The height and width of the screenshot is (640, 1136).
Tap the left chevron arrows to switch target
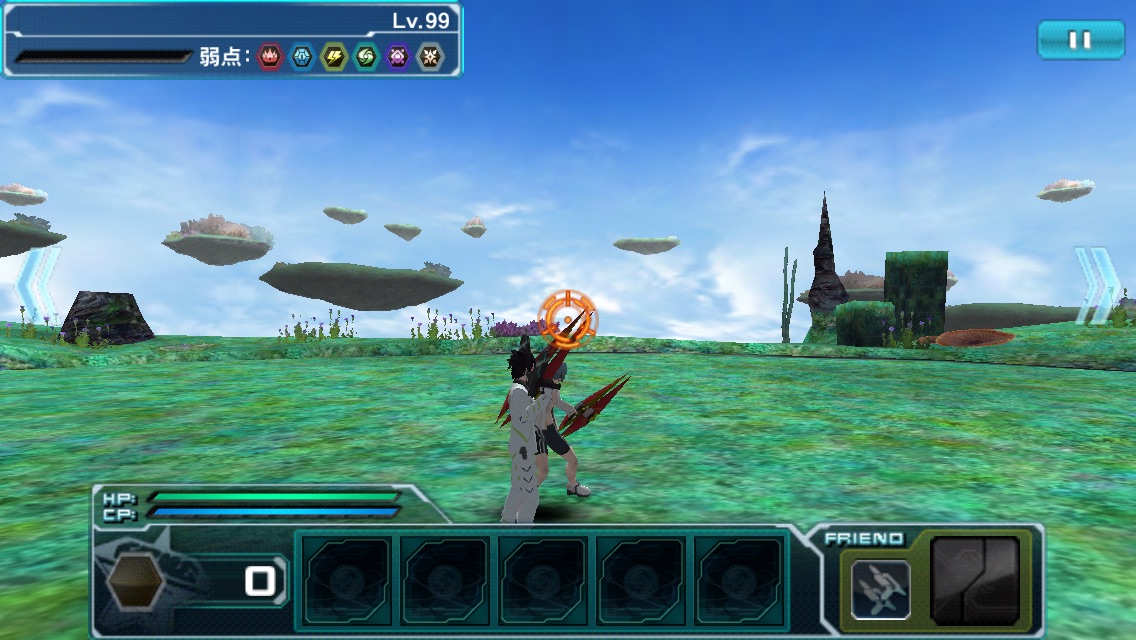38,285
